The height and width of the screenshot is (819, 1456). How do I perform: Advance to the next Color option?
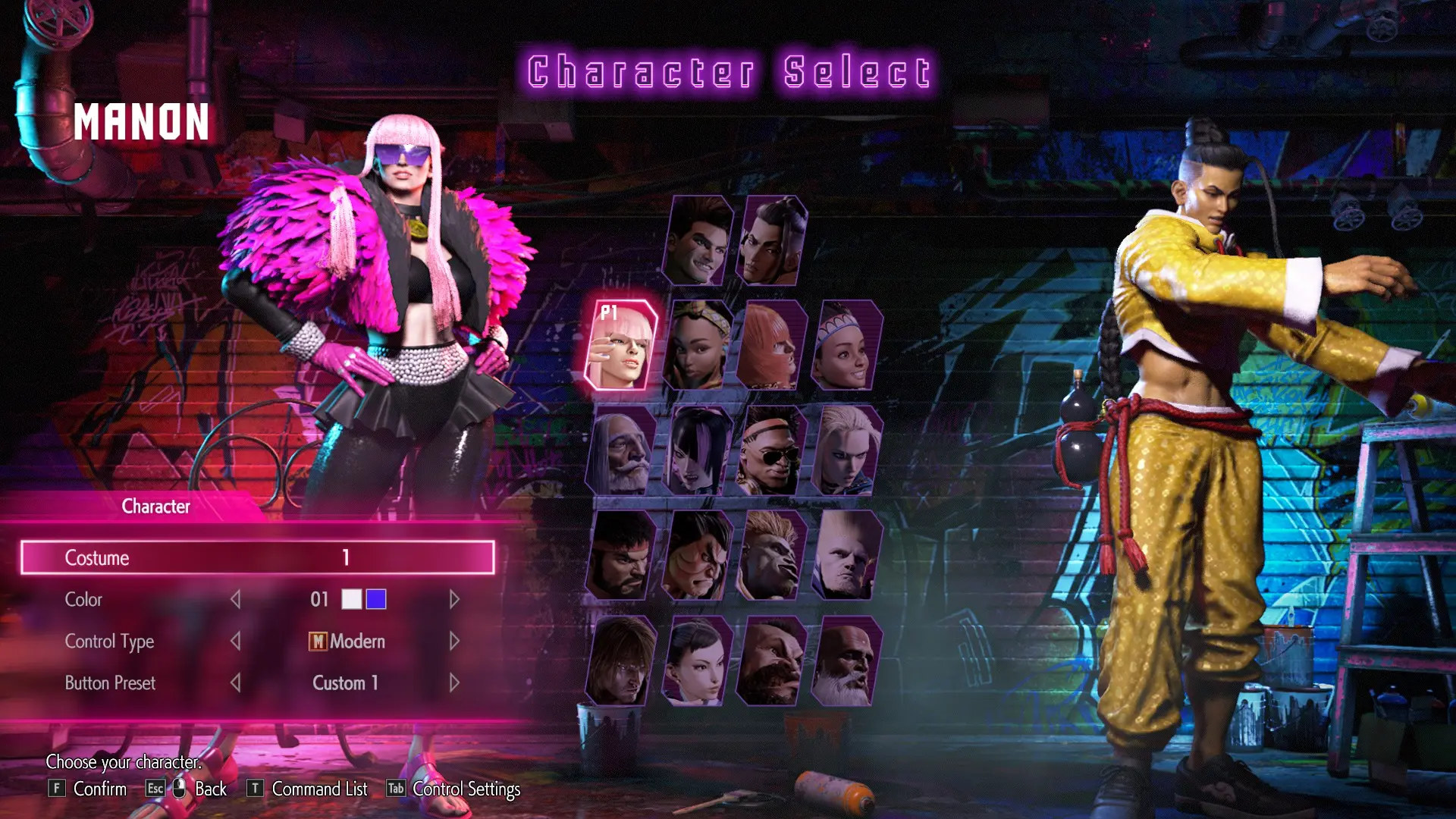(454, 600)
